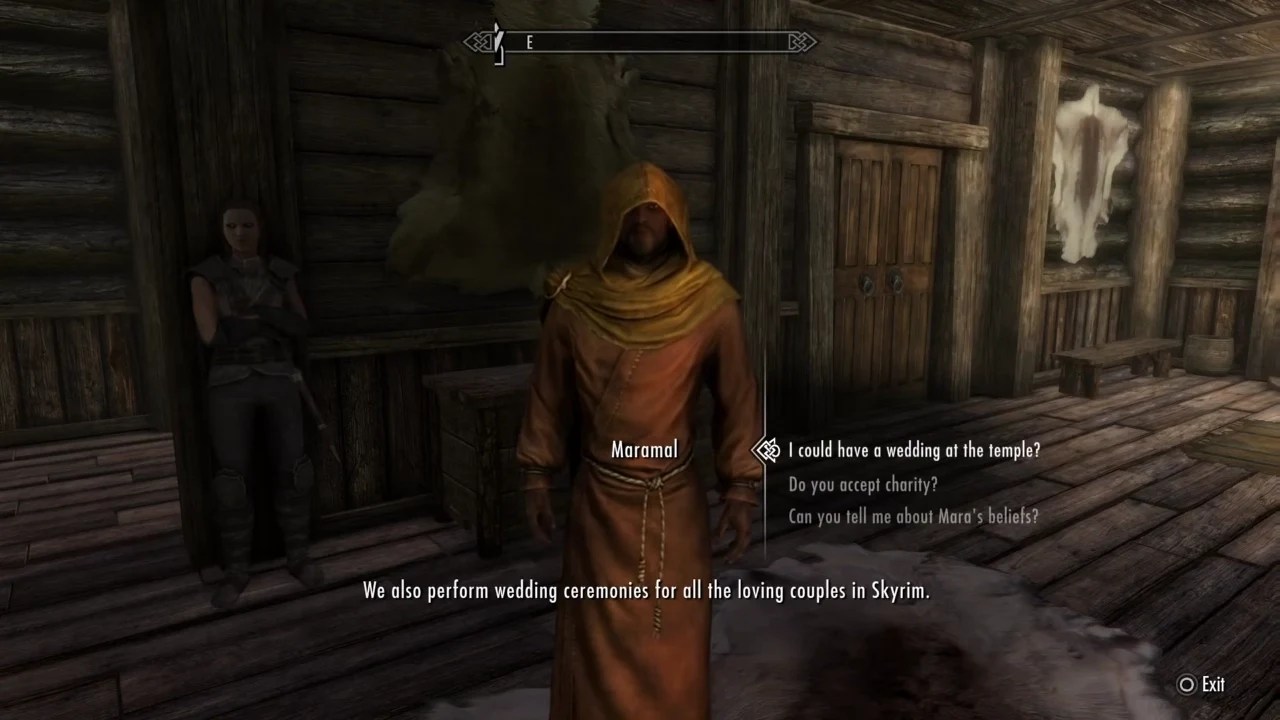Click the E direction marker on the compass
1280x720 pixels.
[x=529, y=43]
